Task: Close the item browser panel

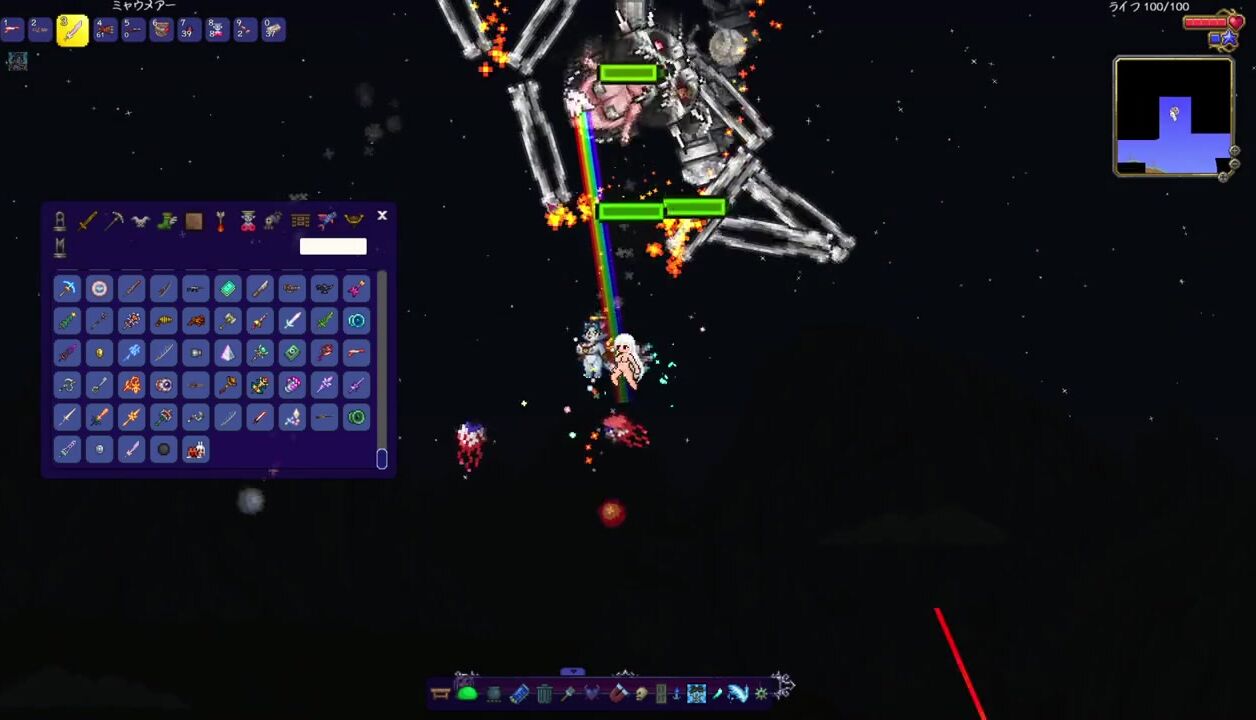Action: click(382, 216)
